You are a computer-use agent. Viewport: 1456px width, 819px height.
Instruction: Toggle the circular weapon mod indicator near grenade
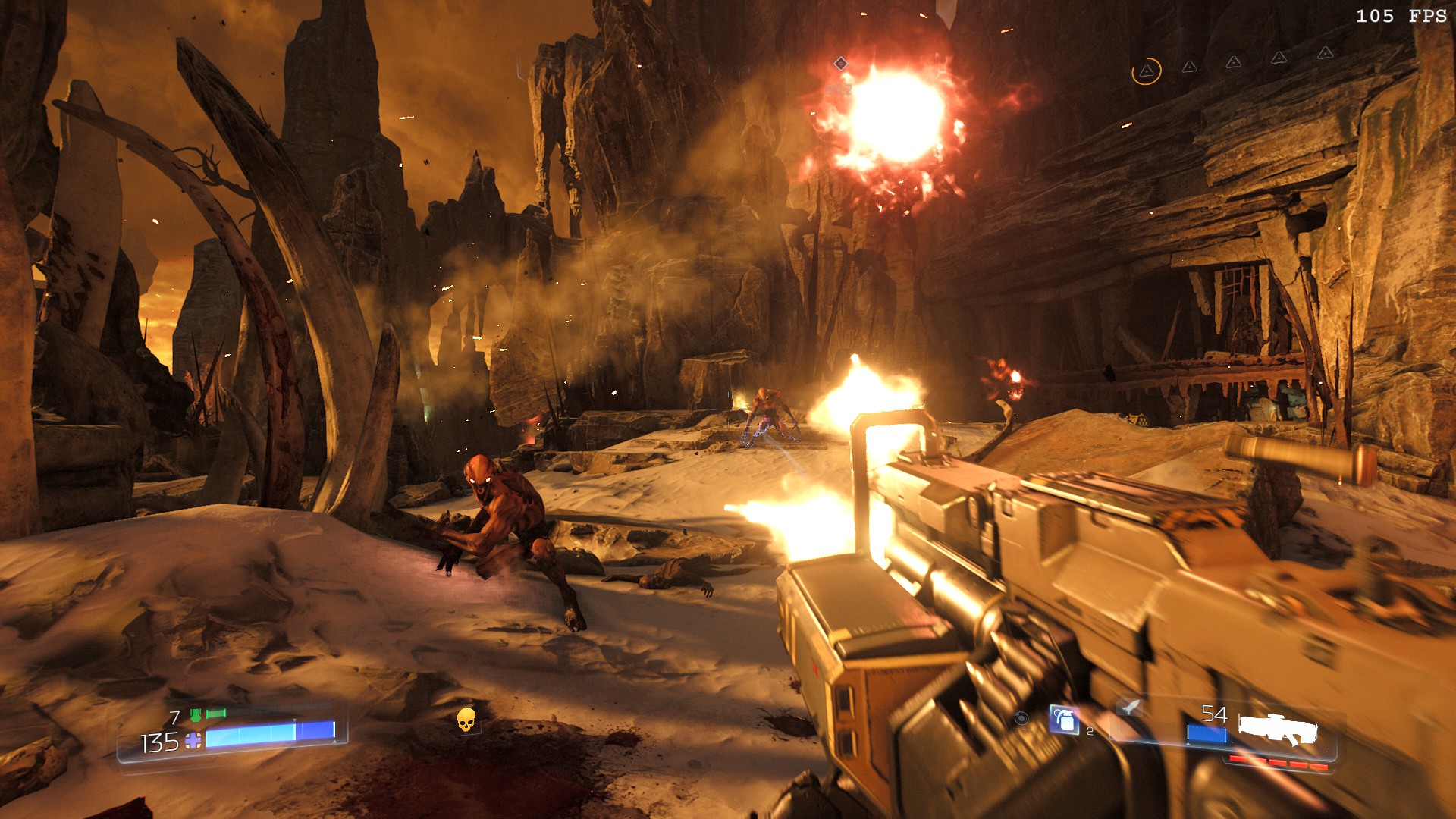[x=1021, y=720]
